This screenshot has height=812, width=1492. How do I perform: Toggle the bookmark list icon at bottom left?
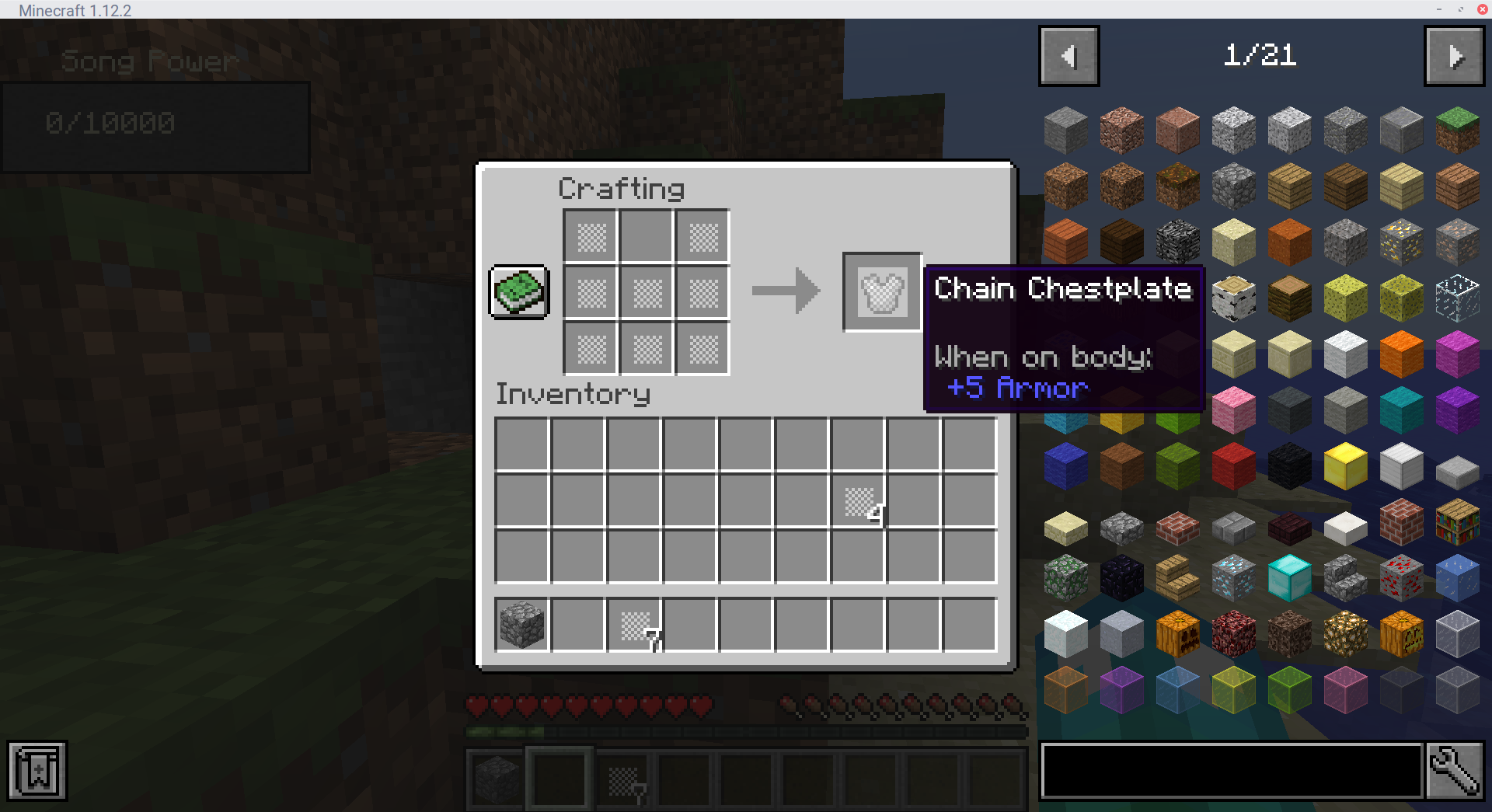tap(37, 770)
